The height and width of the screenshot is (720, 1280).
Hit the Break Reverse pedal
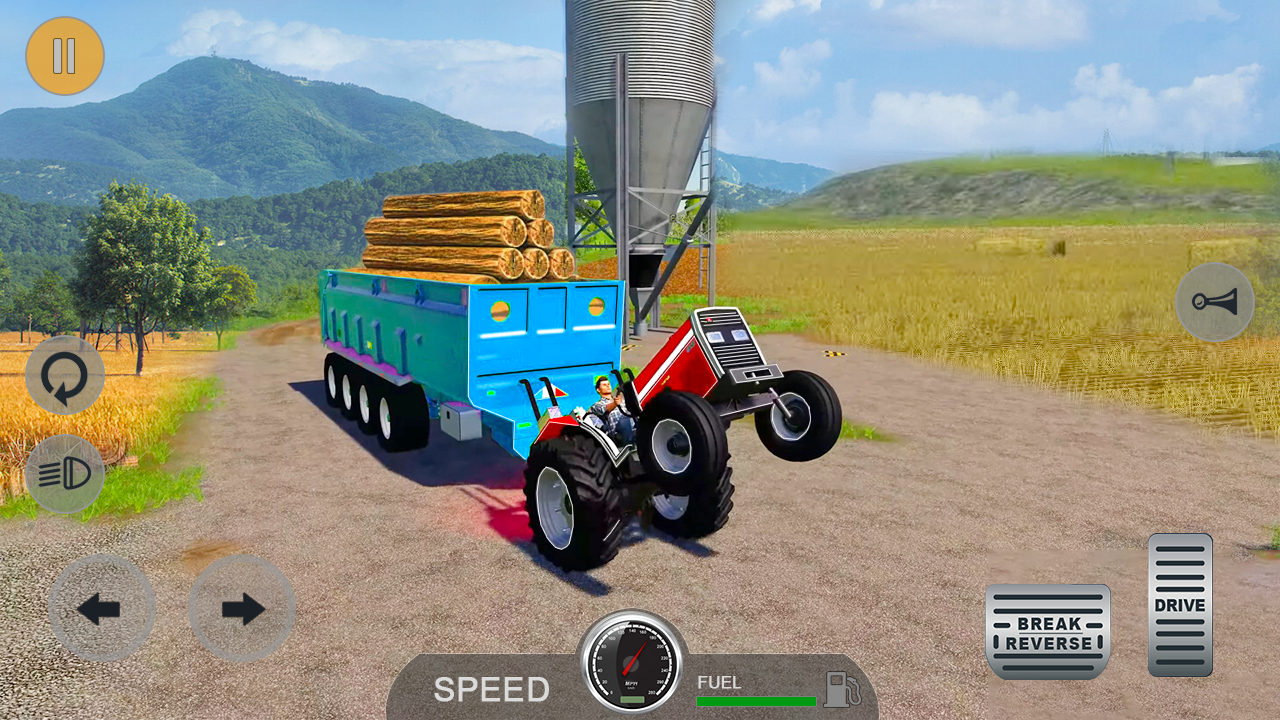tap(1047, 632)
